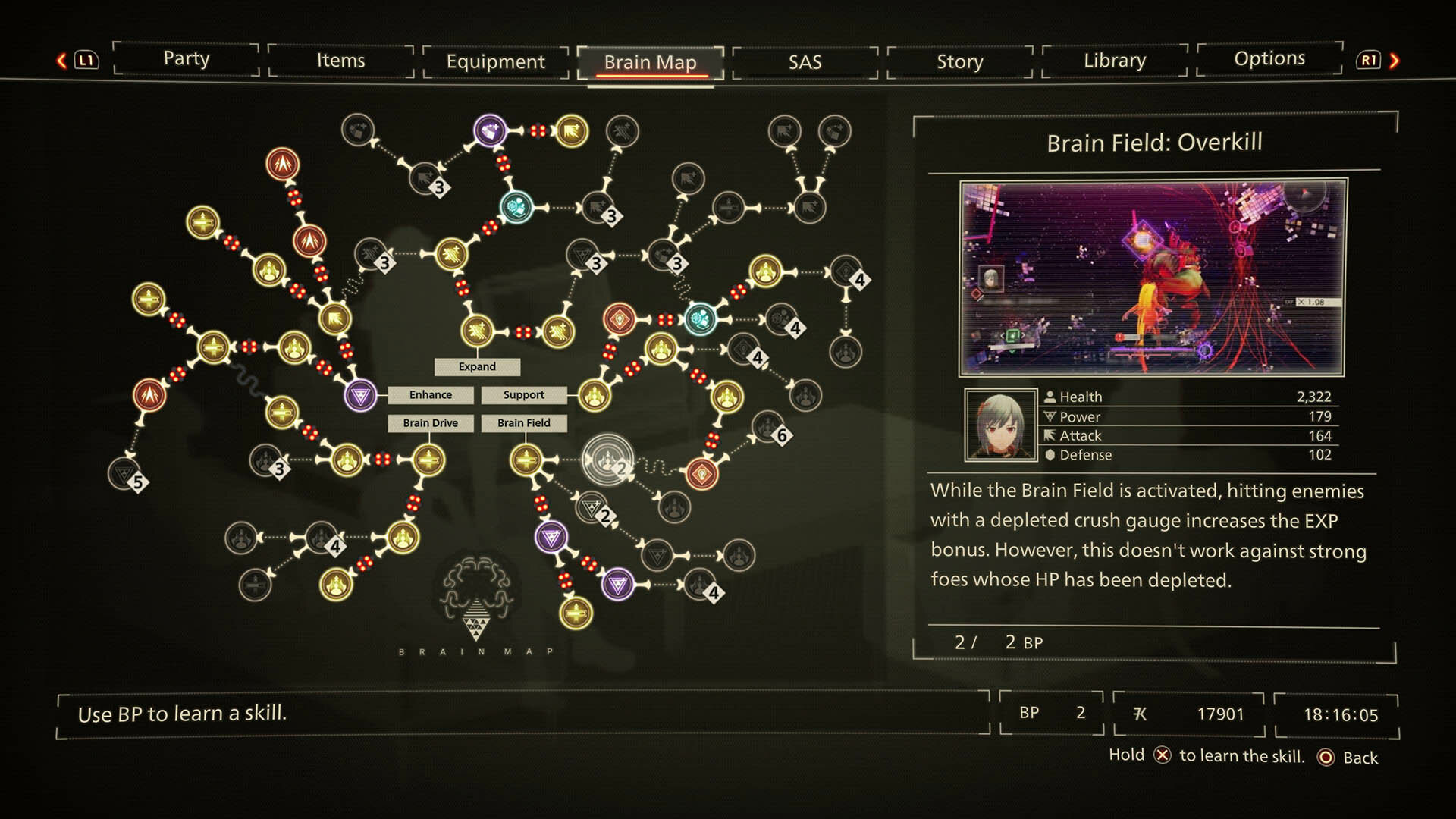The width and height of the screenshot is (1456, 819).
Task: Select the highlighted Brain Field: Overkill node
Action: [607, 460]
